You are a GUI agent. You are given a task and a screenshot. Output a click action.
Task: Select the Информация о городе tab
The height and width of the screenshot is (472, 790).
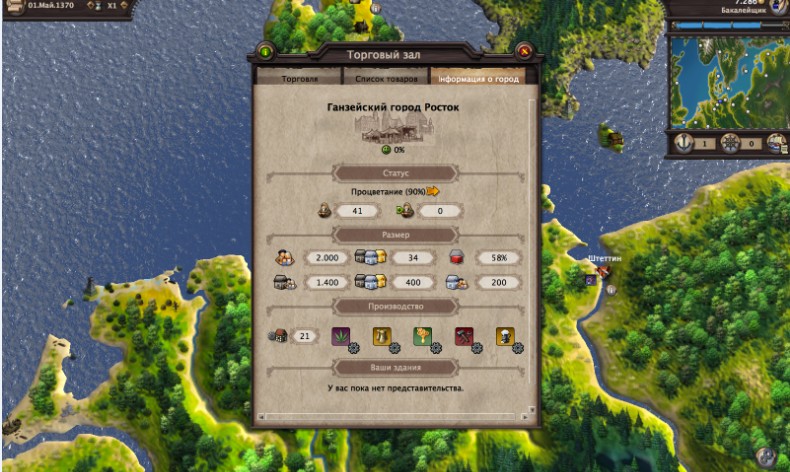[478, 78]
